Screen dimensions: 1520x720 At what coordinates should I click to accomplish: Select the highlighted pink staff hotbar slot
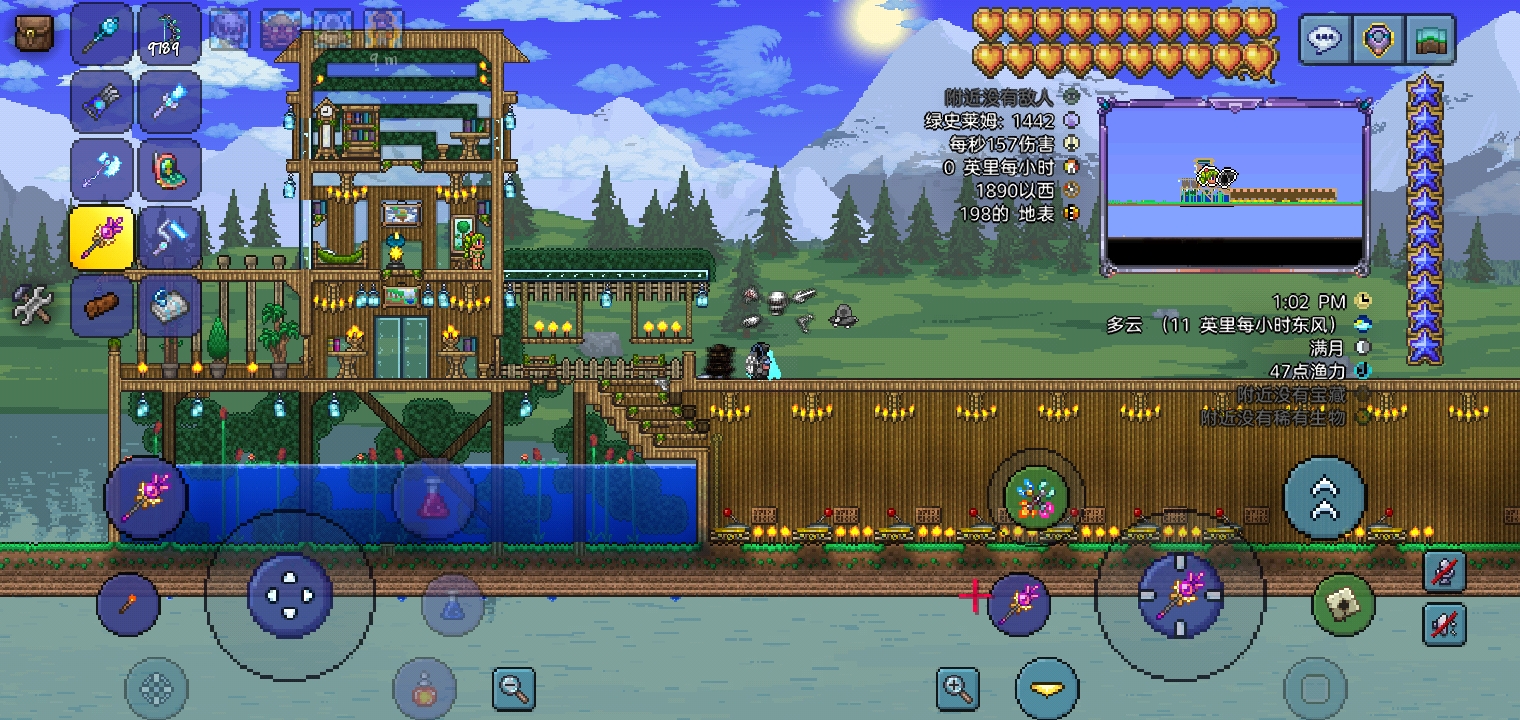(101, 237)
